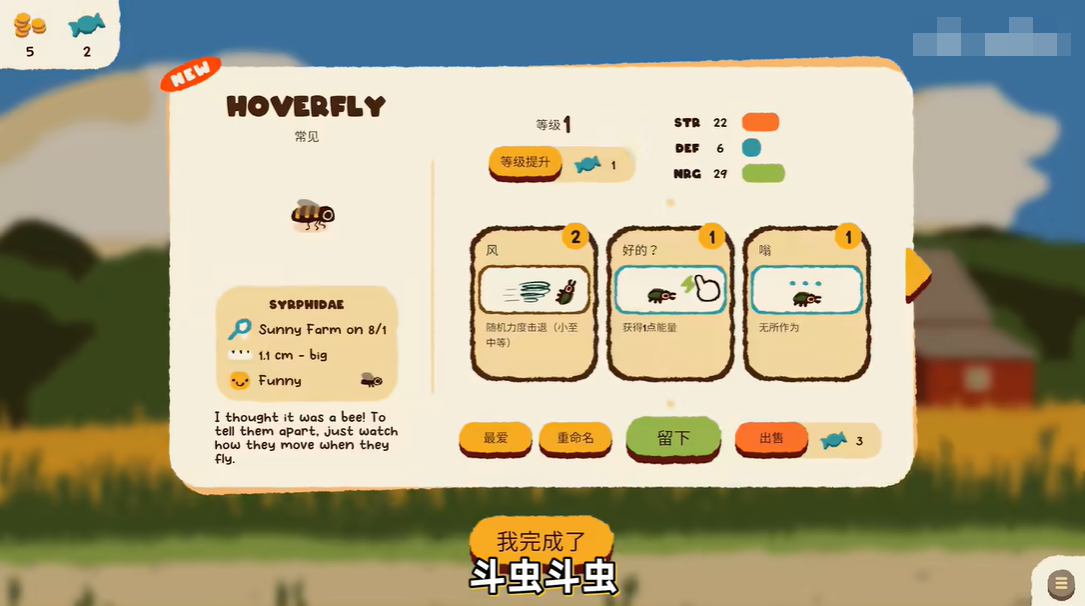
Task: Mark the Hoverfly as 最爱 favorite
Action: pyautogui.click(x=495, y=438)
